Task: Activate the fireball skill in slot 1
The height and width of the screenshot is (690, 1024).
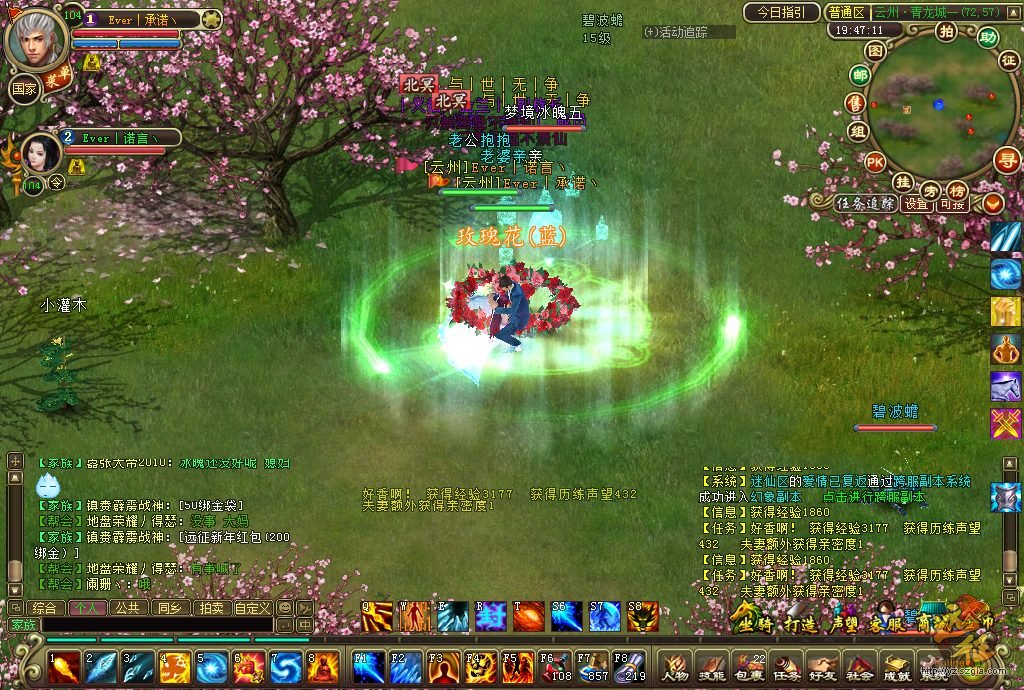Action: point(65,667)
